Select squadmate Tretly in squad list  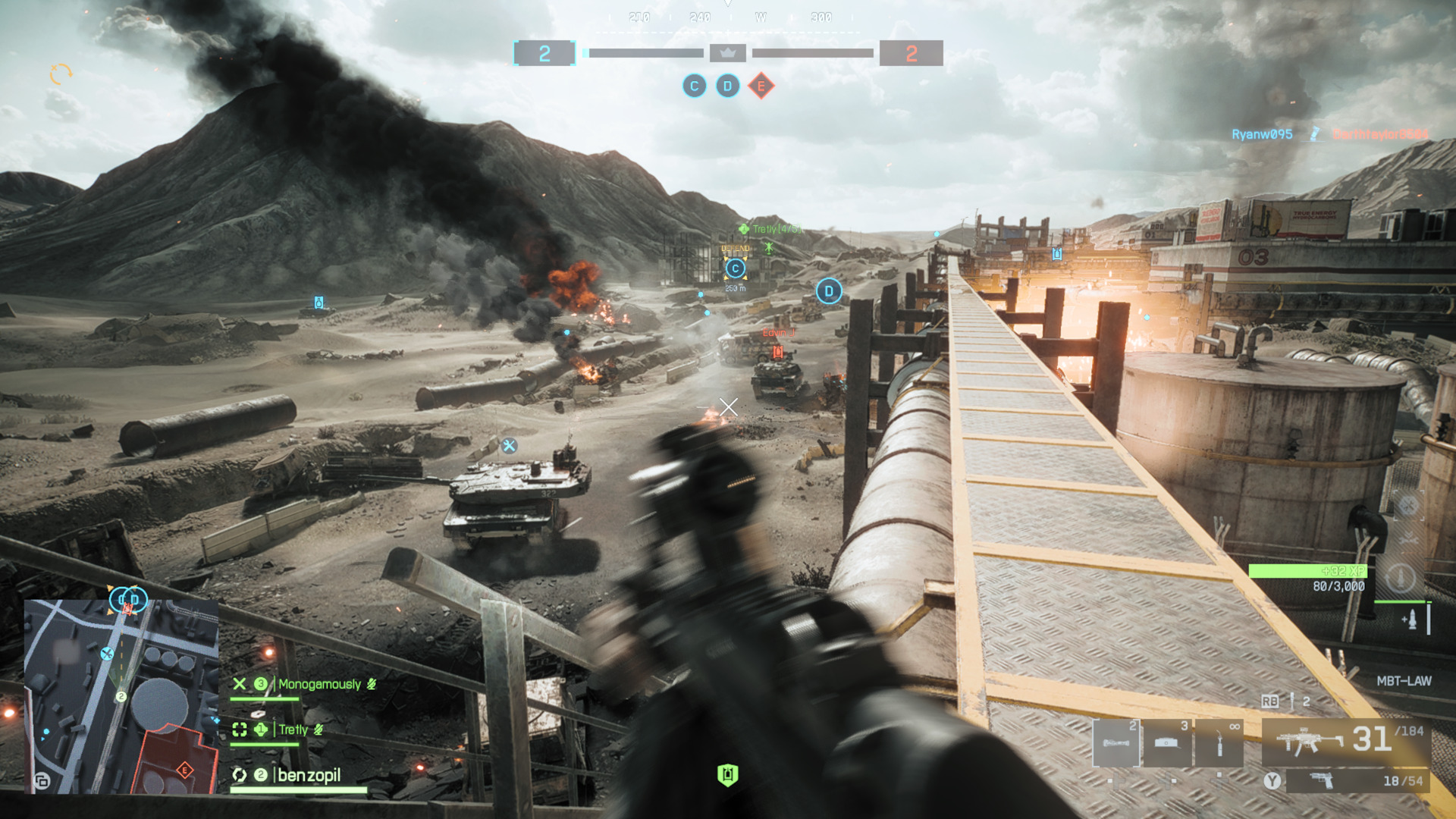coord(293,730)
